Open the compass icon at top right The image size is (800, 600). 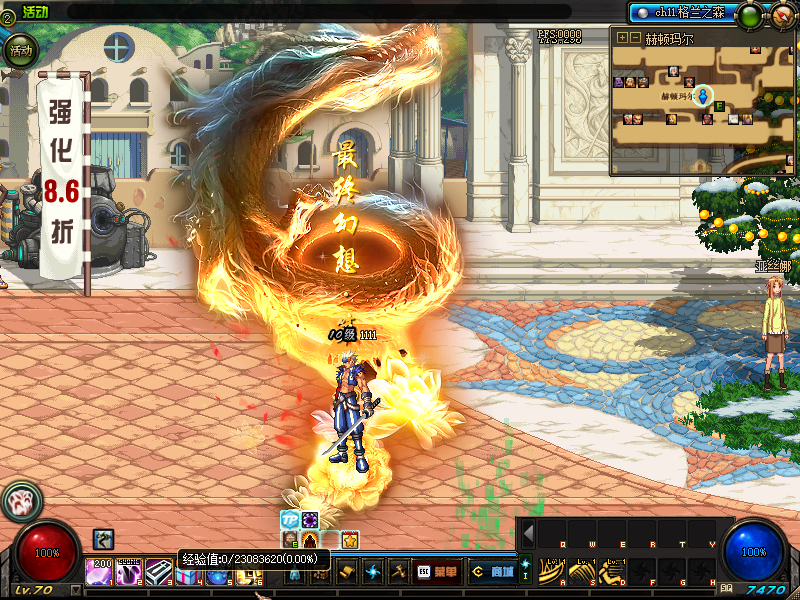pos(781,15)
